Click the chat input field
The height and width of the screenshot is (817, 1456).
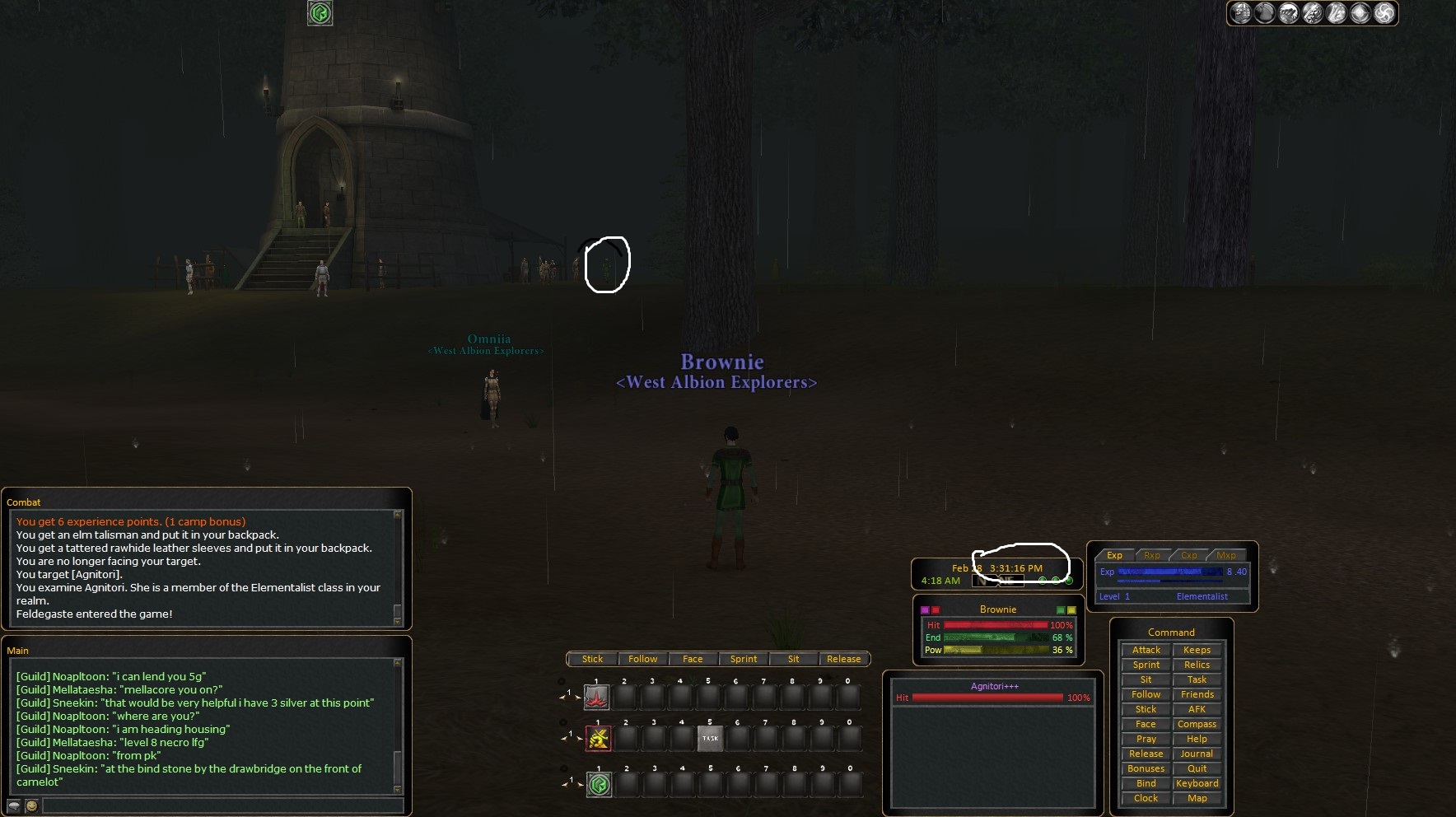pos(222,805)
